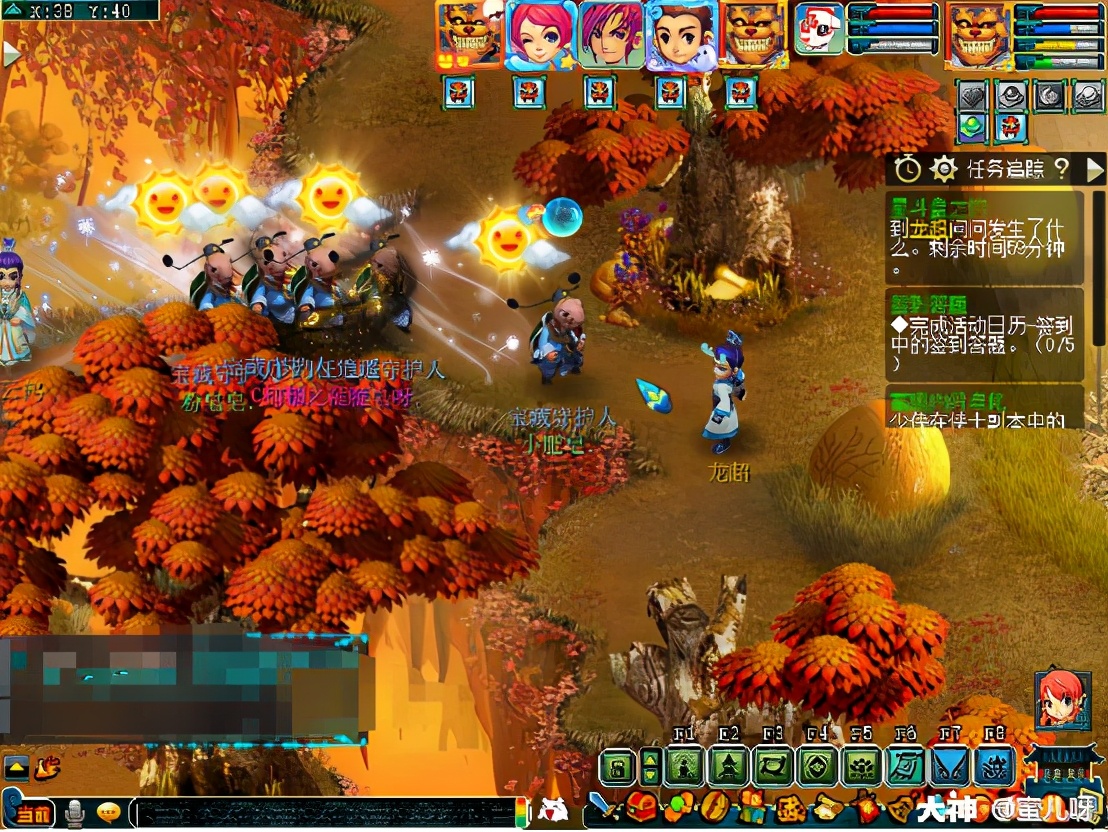Screen dimensions: 1108x832
Task: Open the pet portrait with red-white creature
Action: click(x=819, y=29)
